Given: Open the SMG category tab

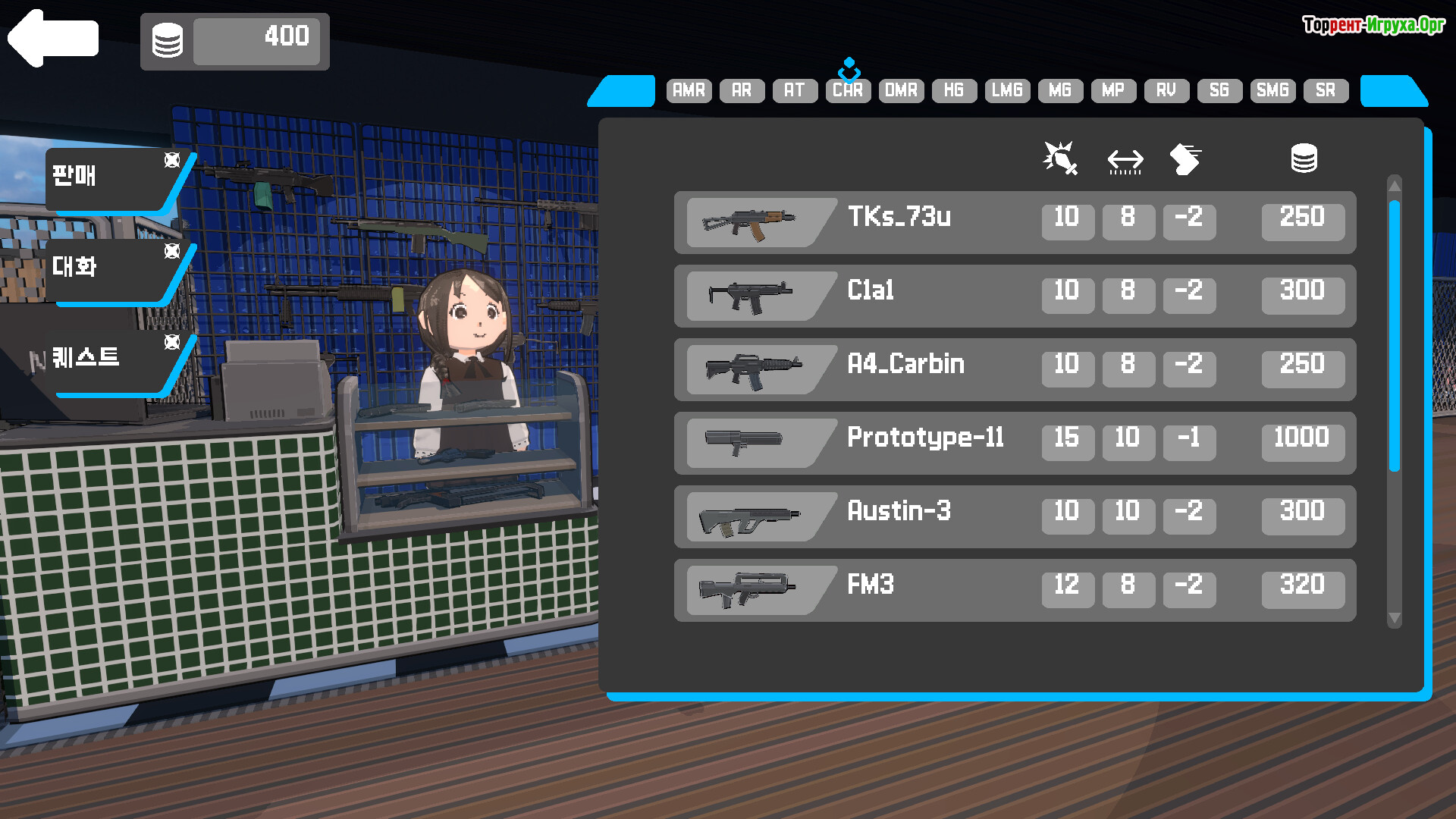Looking at the screenshot, I should 1272,90.
